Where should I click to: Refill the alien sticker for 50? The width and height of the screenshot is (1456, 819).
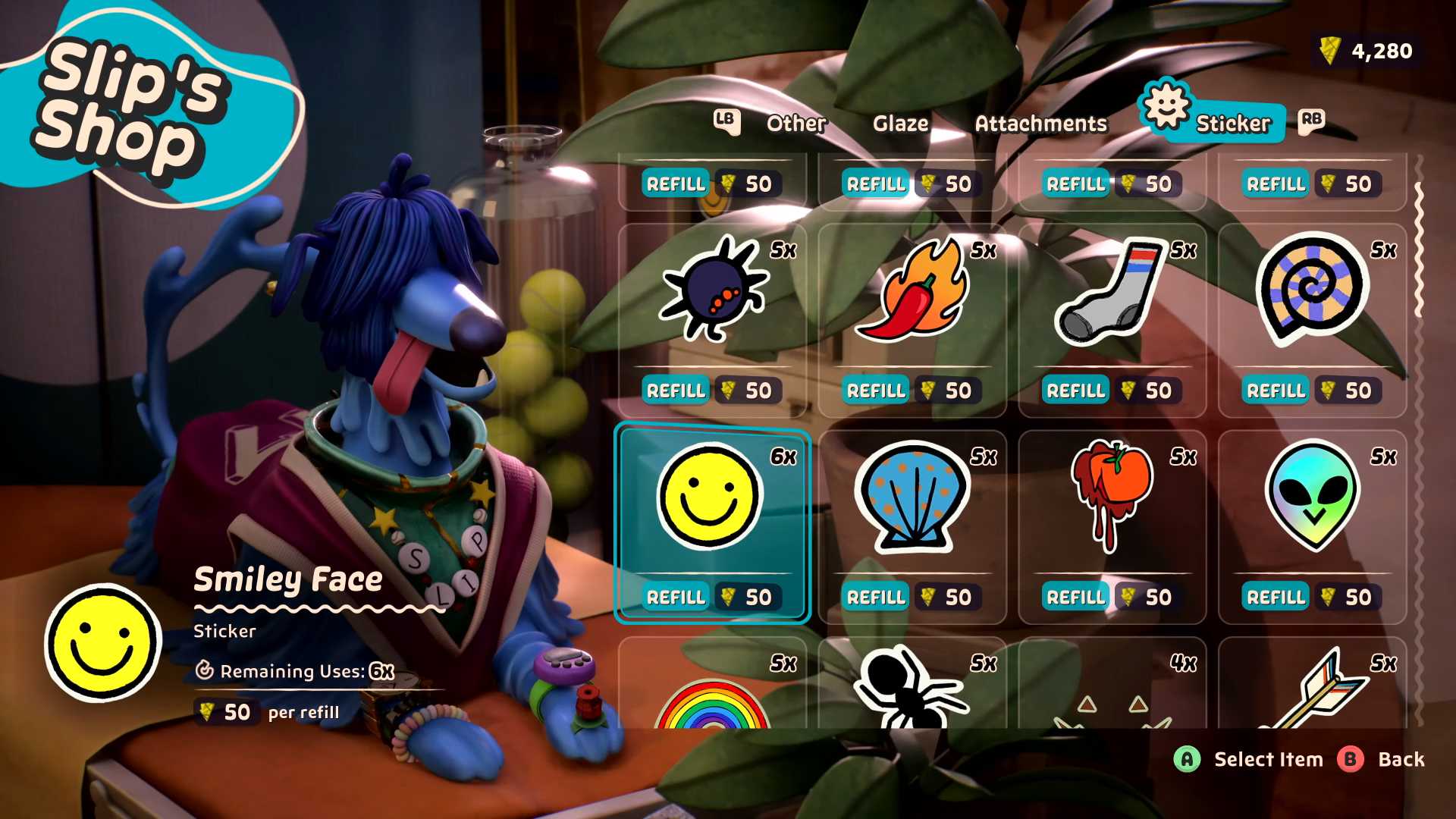1276,597
